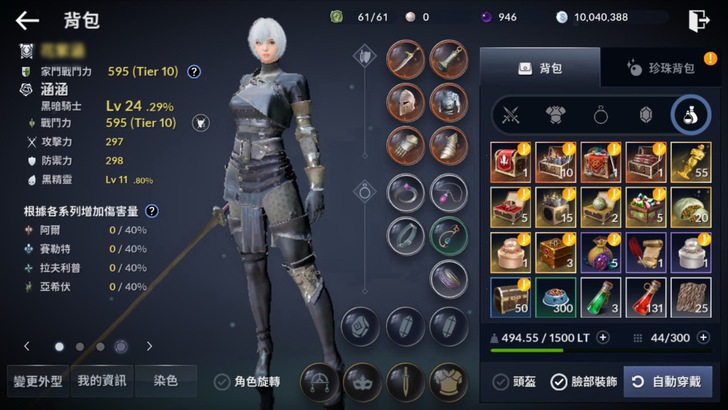Show the crystal gem filter category
Screen dimensions: 728x410
pyautogui.click(x=646, y=115)
